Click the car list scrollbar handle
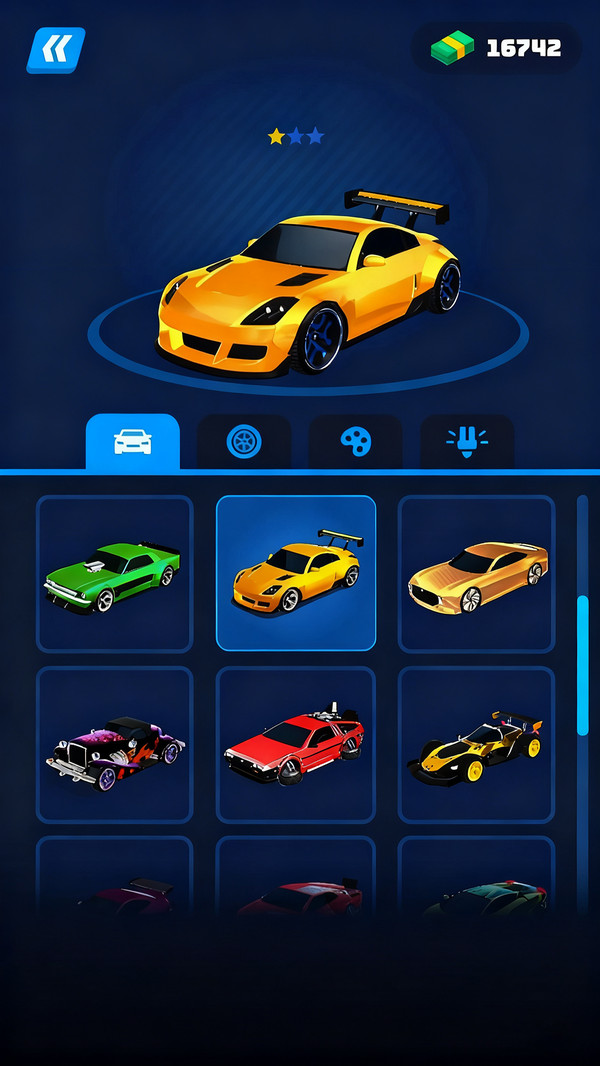Screen dimensions: 600x1066 point(582,665)
